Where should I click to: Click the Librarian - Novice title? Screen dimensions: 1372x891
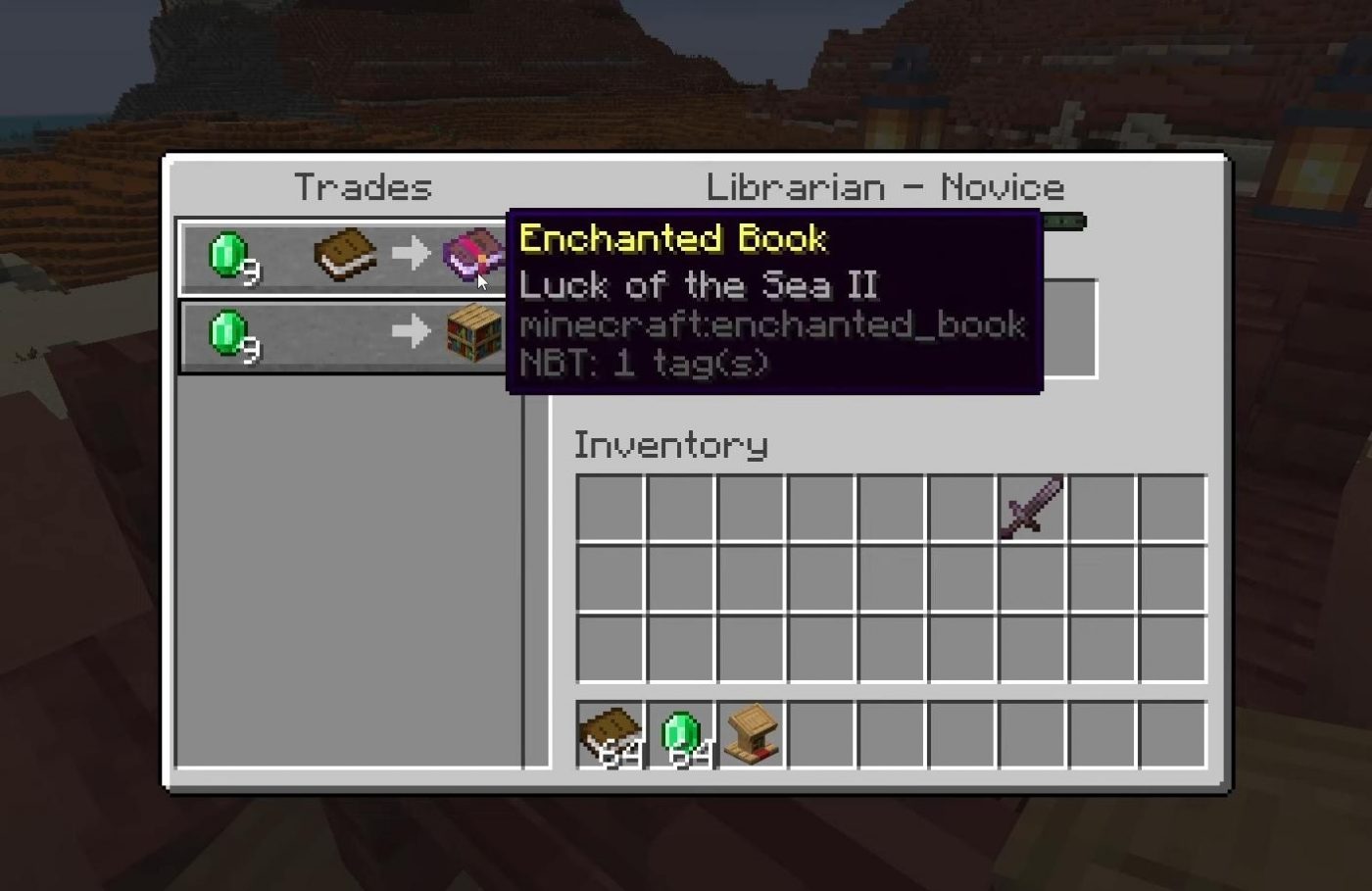886,186
